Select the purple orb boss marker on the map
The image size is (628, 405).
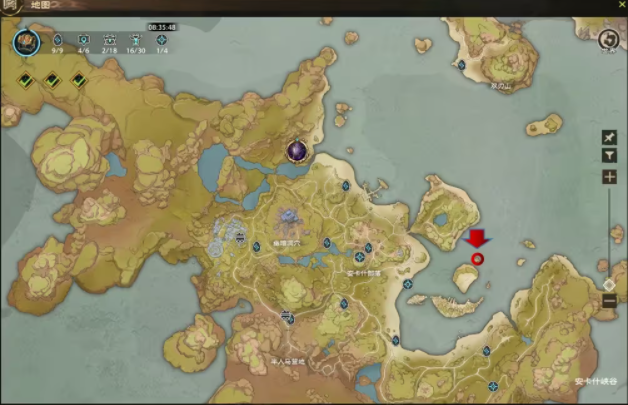[297, 151]
